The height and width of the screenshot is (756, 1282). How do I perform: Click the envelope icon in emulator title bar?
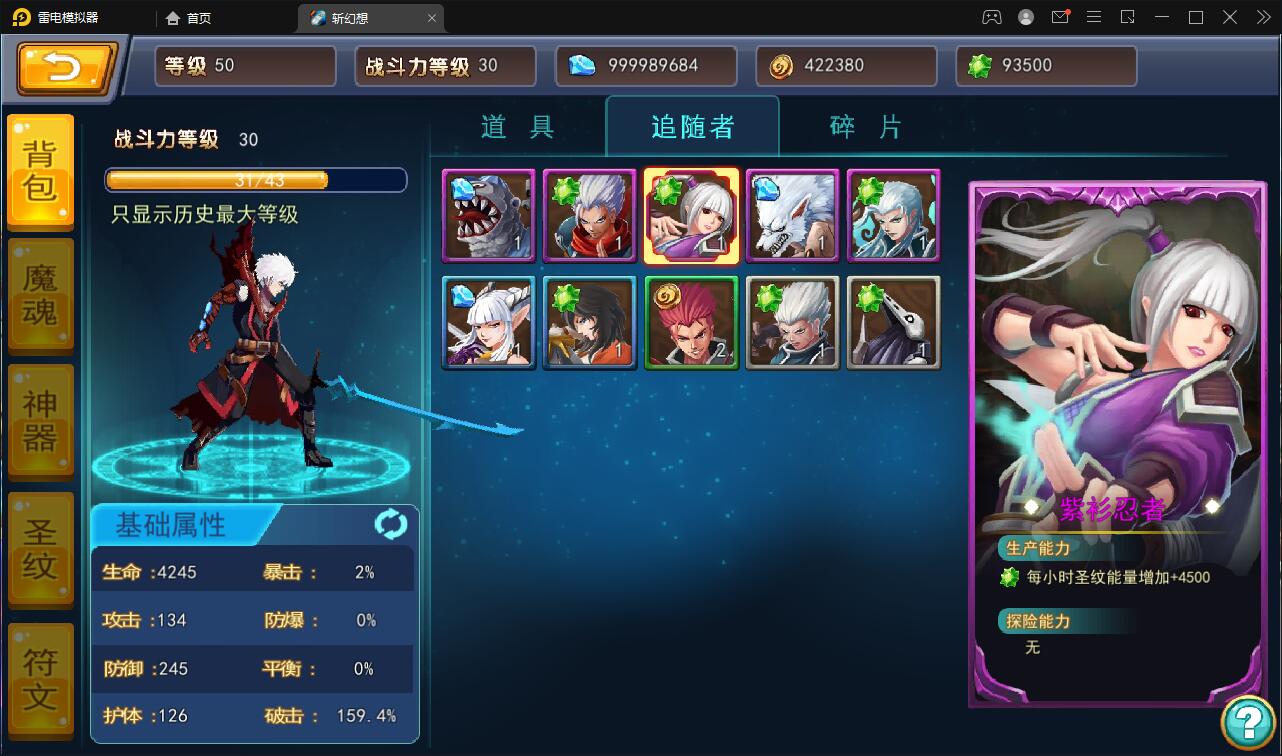(x=1062, y=17)
